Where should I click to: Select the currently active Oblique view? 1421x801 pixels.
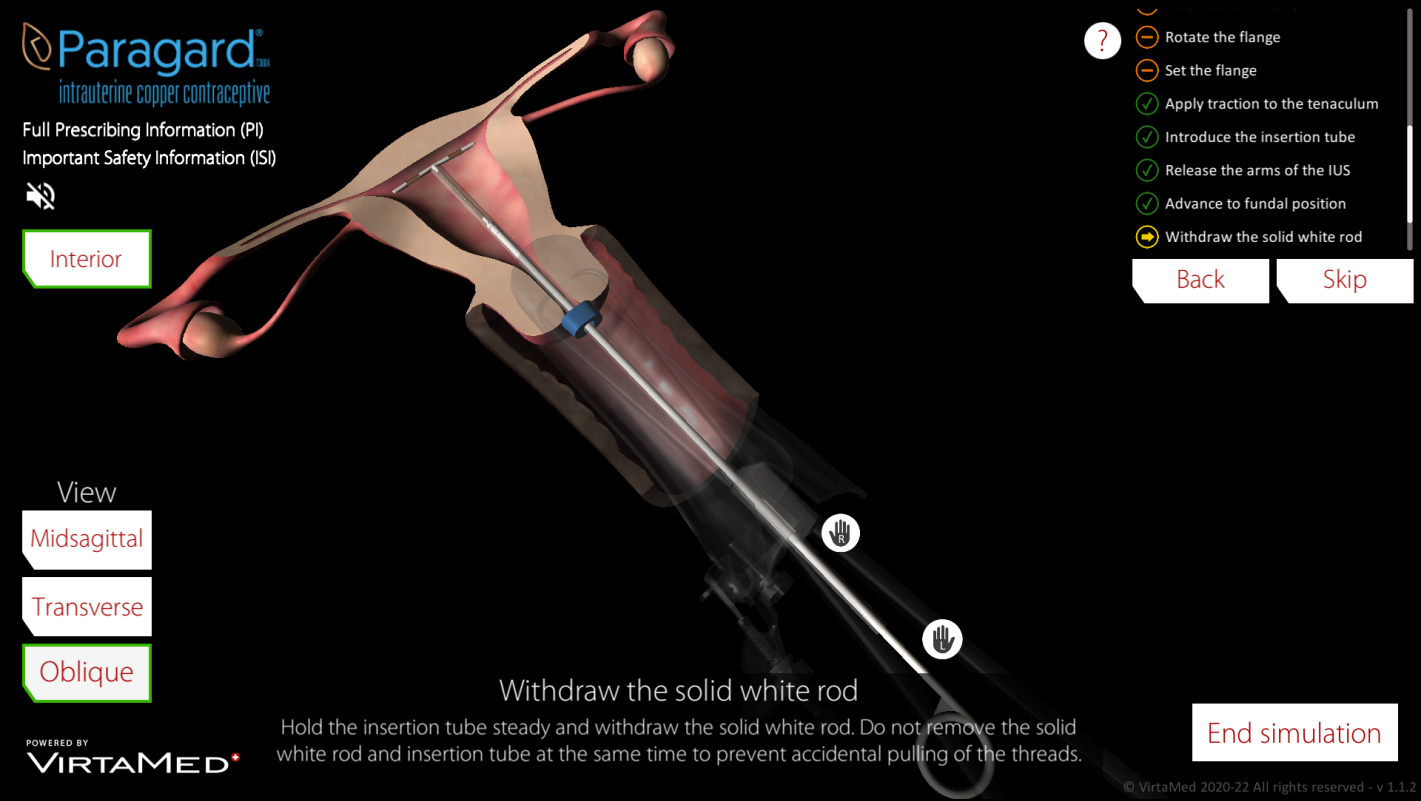(x=86, y=672)
